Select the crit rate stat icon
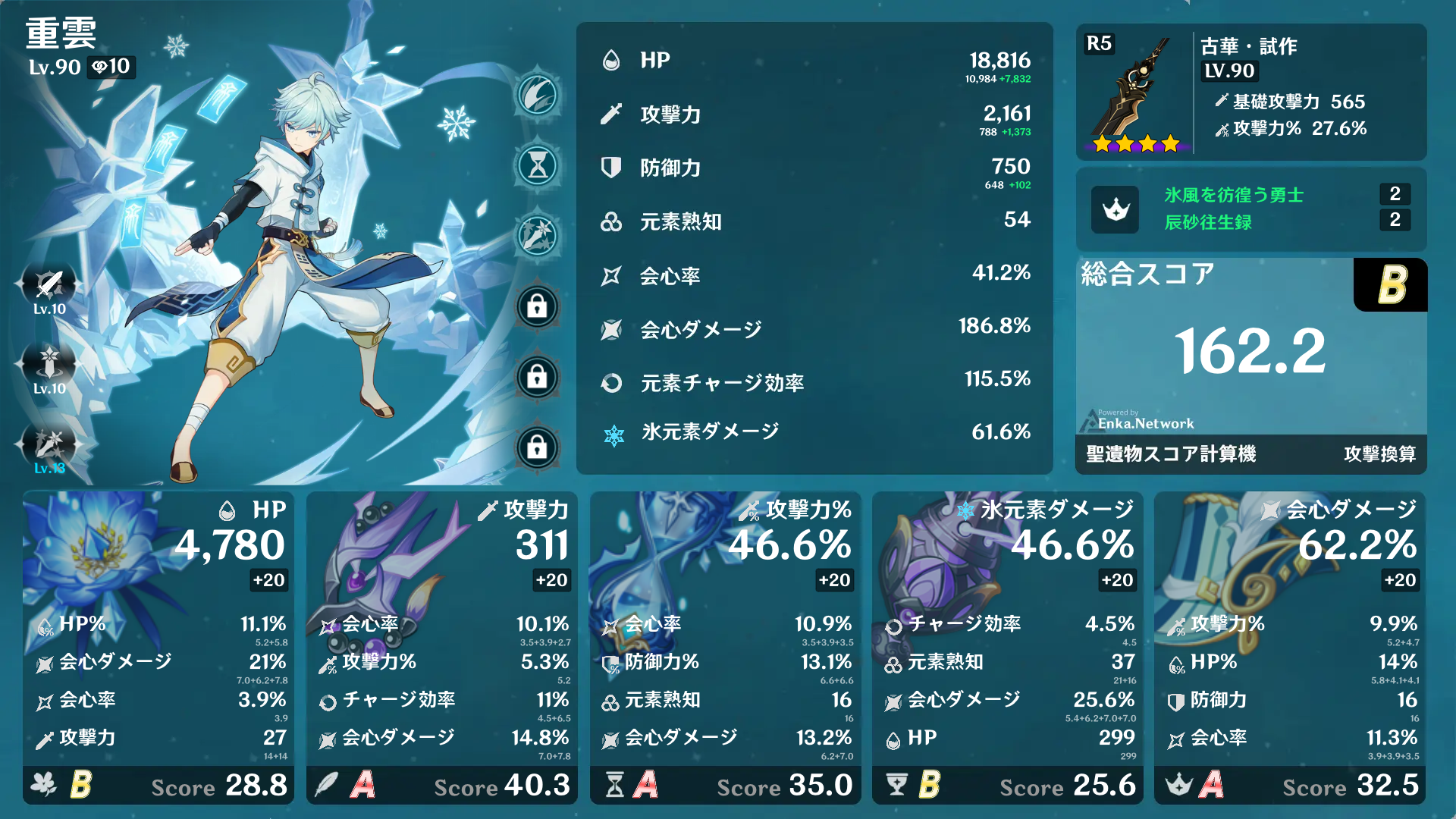This screenshot has width=1456, height=819. tap(611, 276)
